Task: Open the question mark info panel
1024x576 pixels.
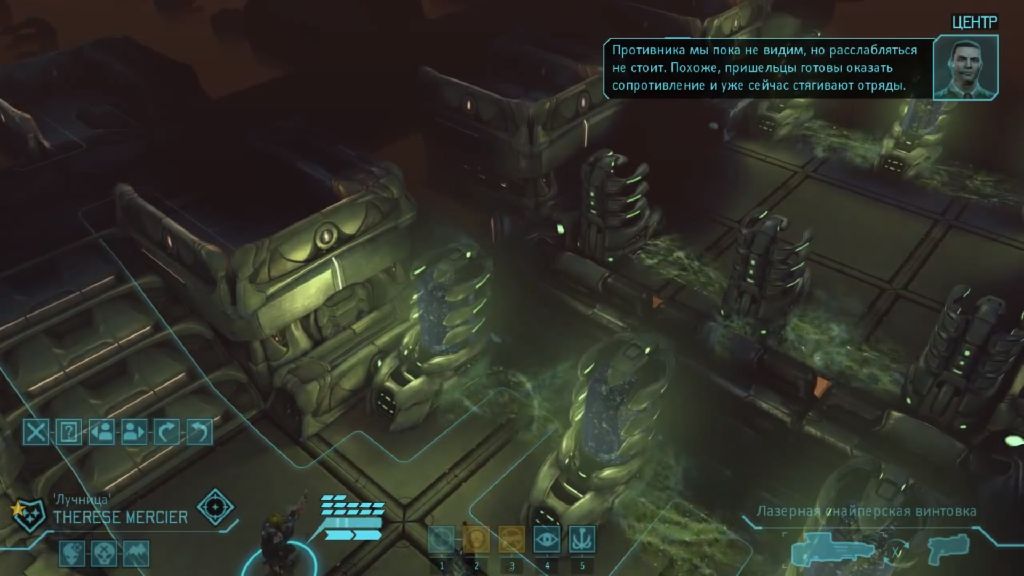Action: tap(69, 431)
